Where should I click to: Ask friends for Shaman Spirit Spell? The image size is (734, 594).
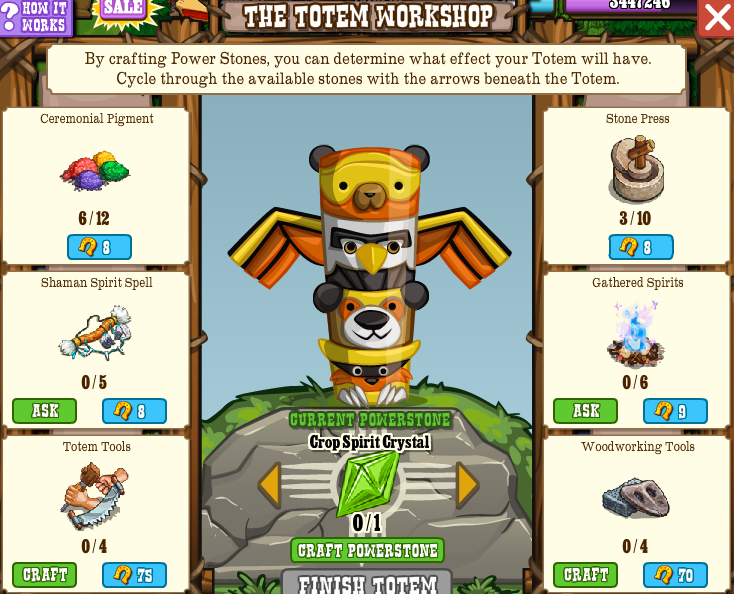pyautogui.click(x=44, y=411)
